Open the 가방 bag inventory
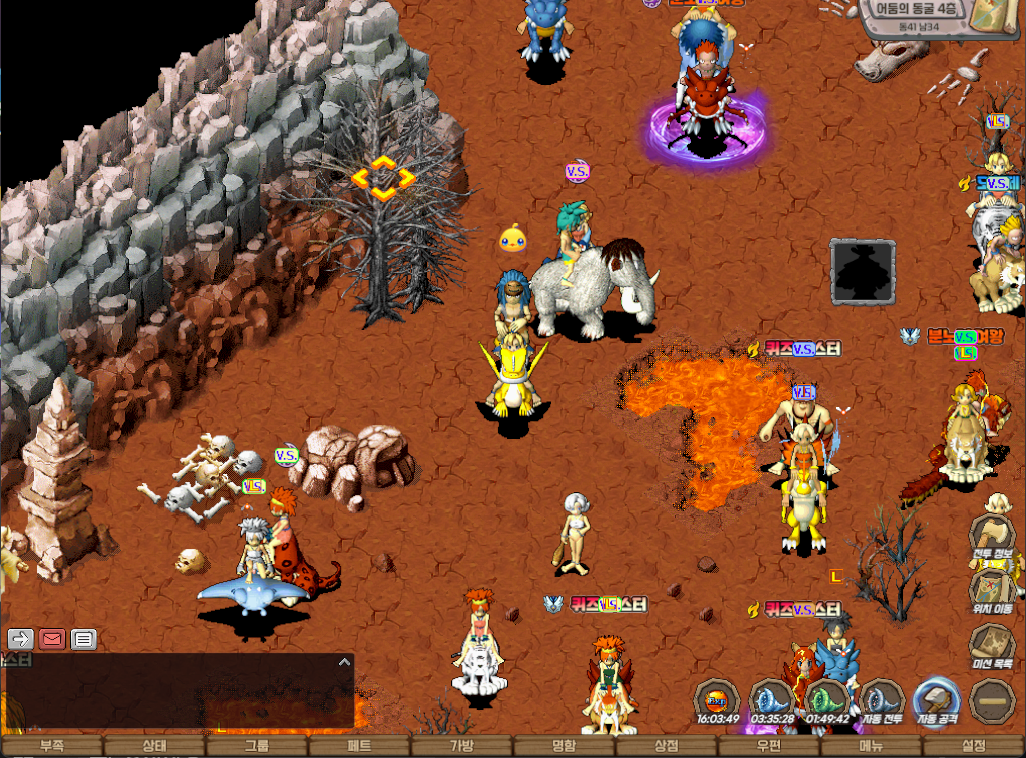 tap(462, 746)
